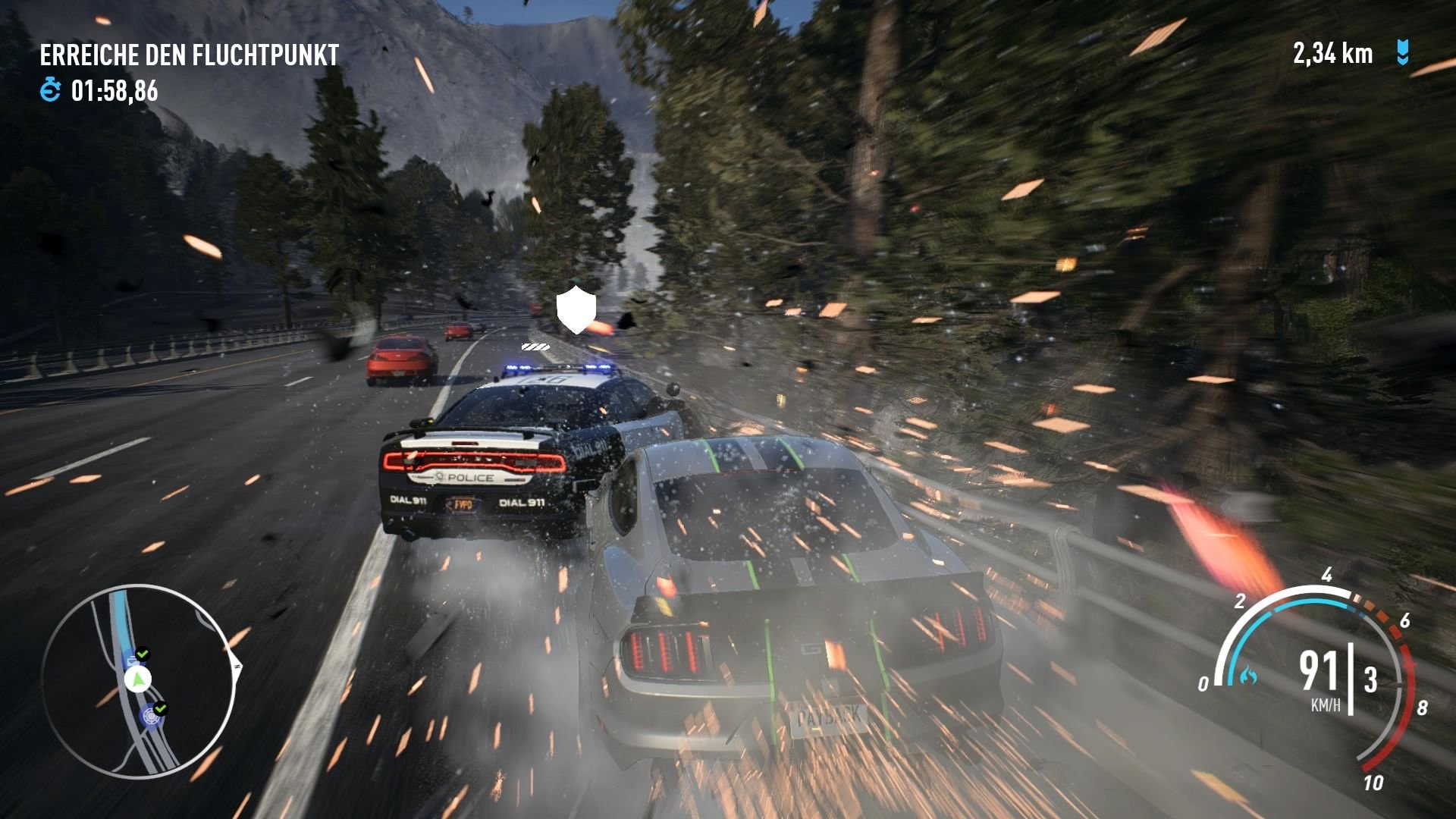Click the roulette event icon on the minimap
This screenshot has width=1456, height=819.
[152, 717]
